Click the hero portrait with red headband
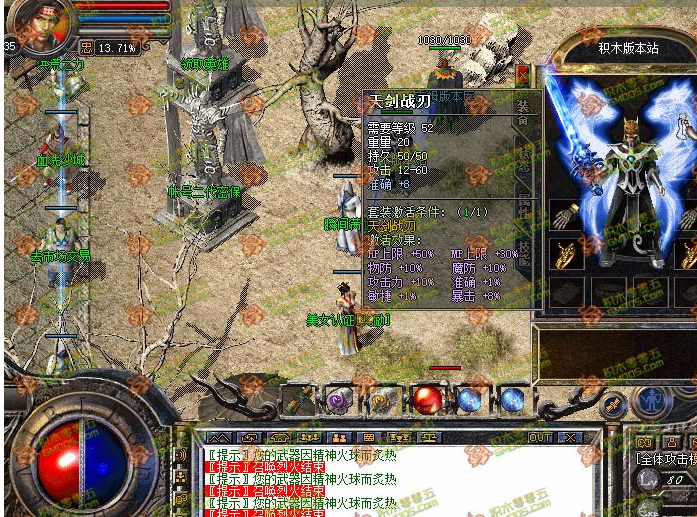The width and height of the screenshot is (697, 517). point(43,27)
